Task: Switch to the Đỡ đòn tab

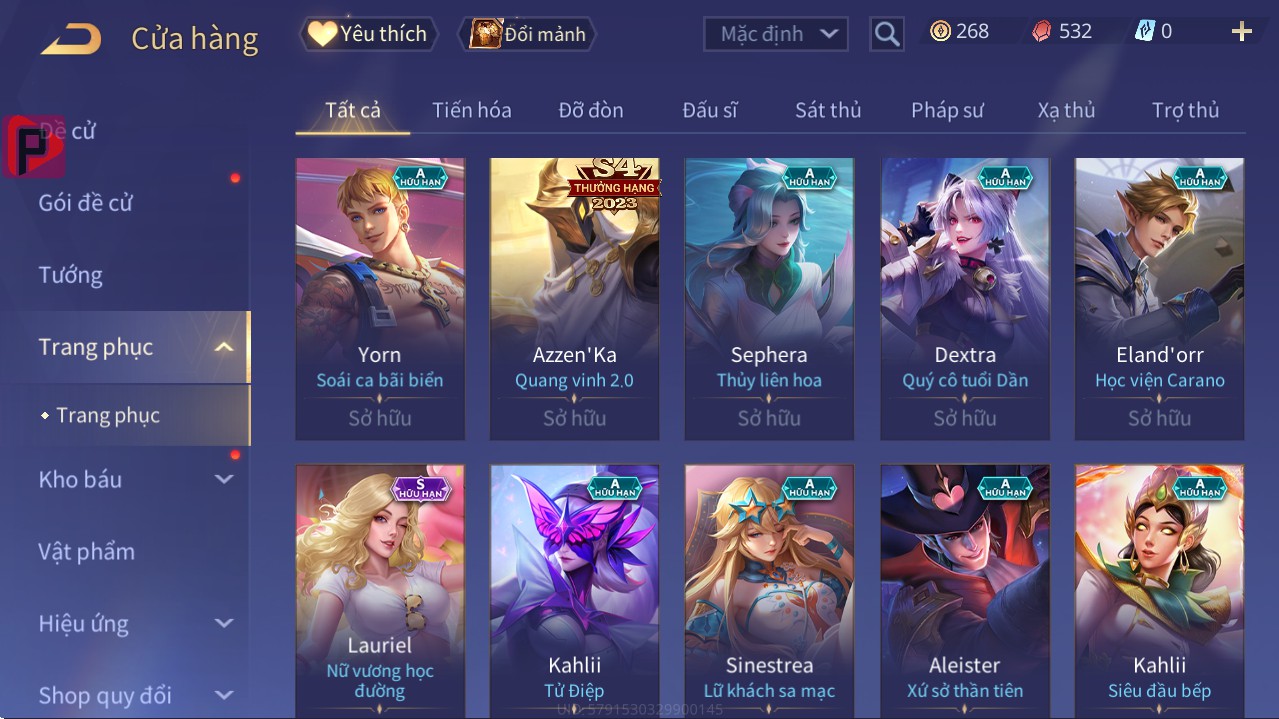Action: click(x=590, y=110)
